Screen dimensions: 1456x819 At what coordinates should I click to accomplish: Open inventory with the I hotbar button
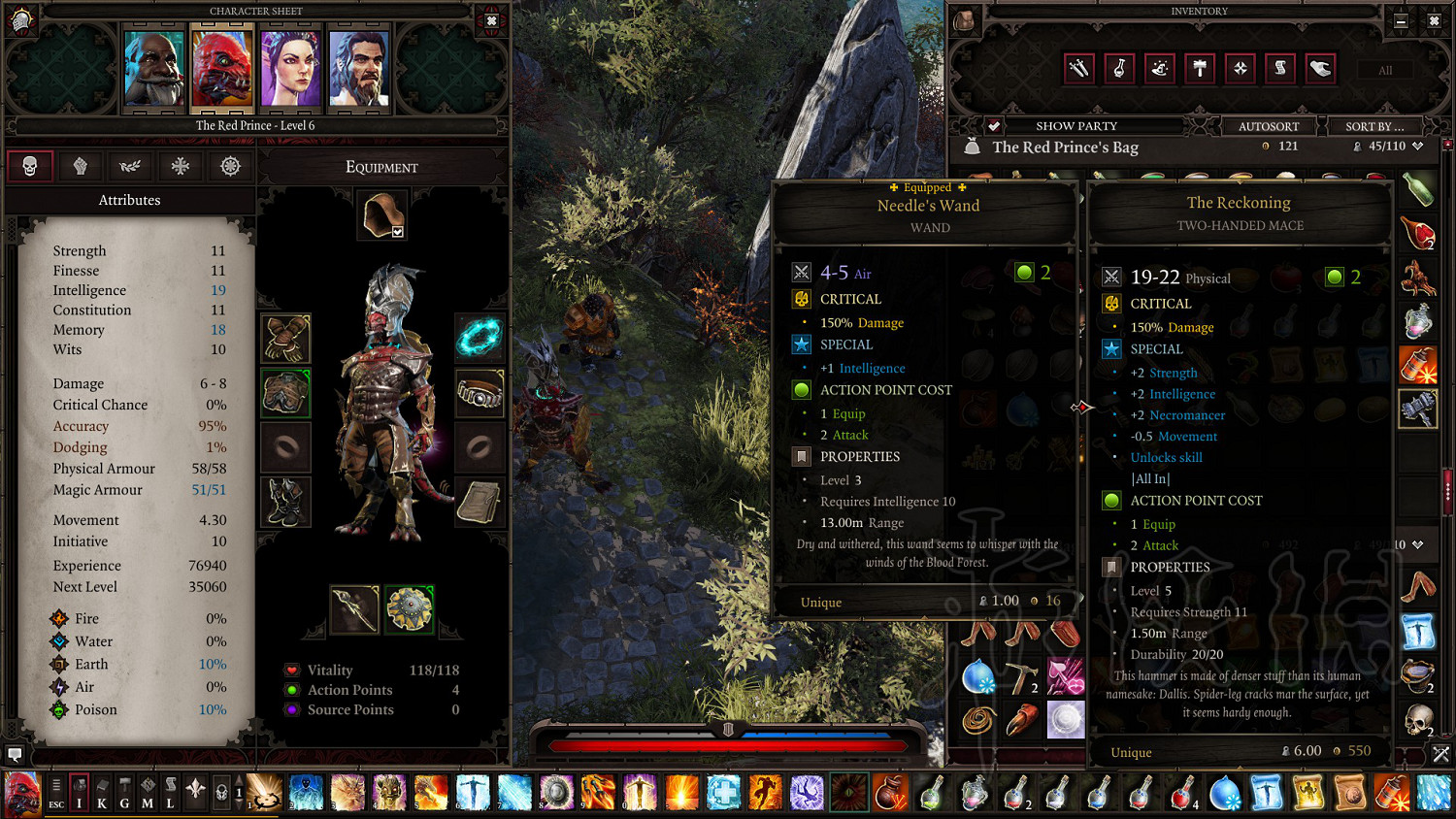tap(79, 793)
